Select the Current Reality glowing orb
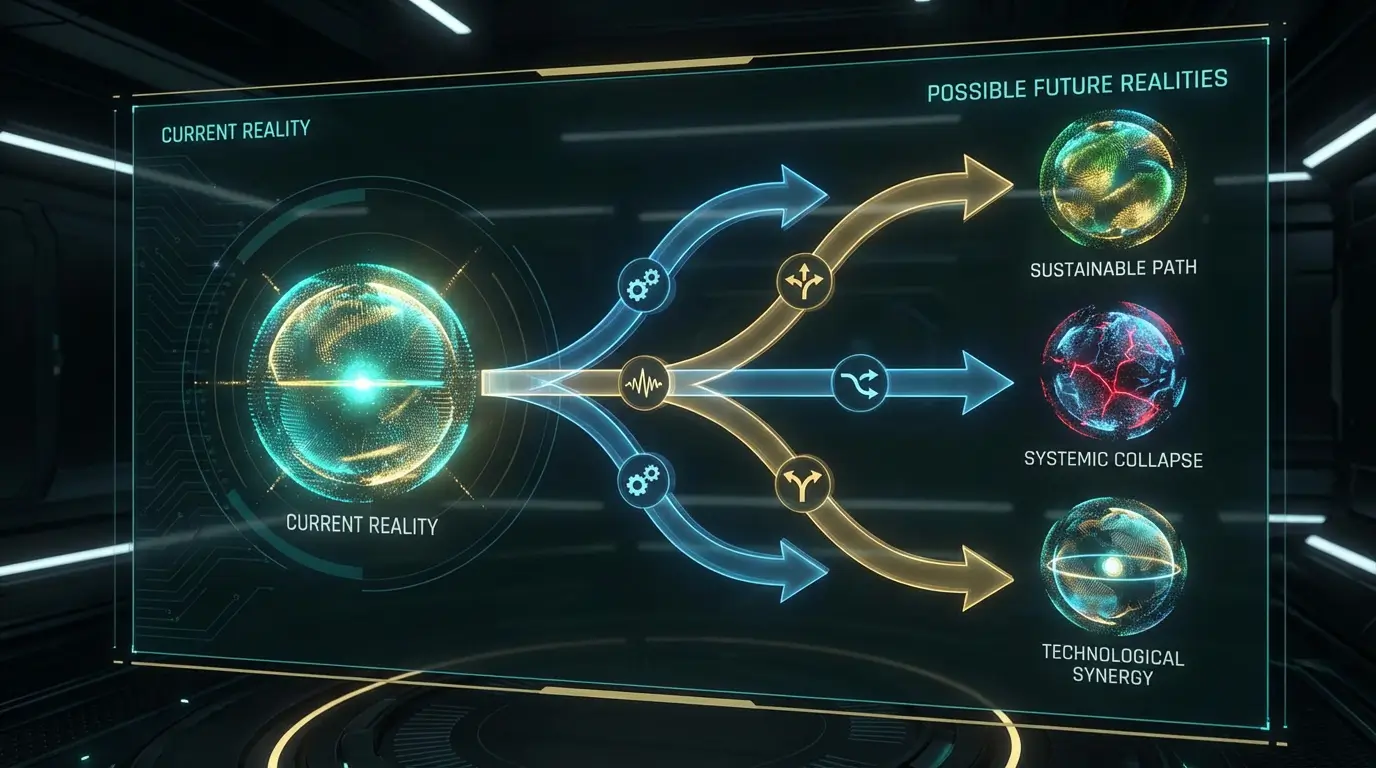1376x768 pixels. 361,383
